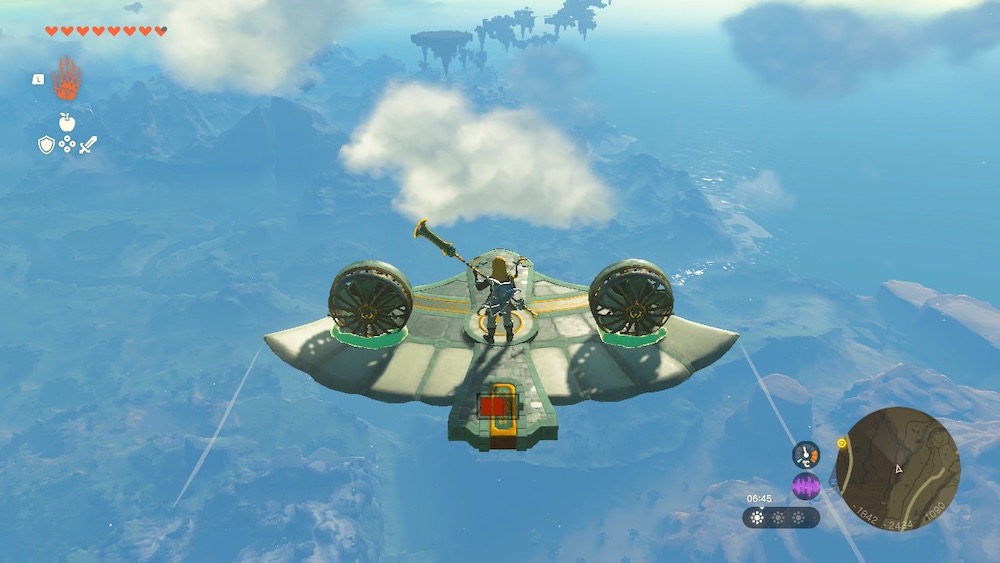Open the shield quick-select icon
Screen dimensions: 1000x563
(x=46, y=145)
